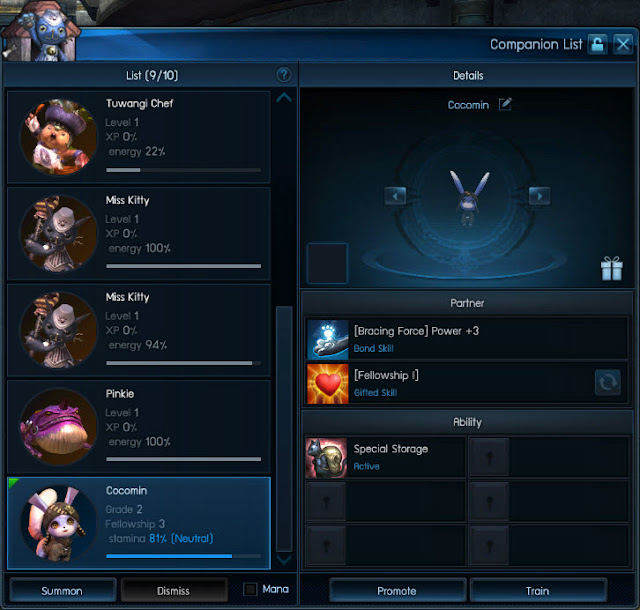The height and width of the screenshot is (610, 640).
Task: Dismiss the current companion
Action: tap(173, 590)
